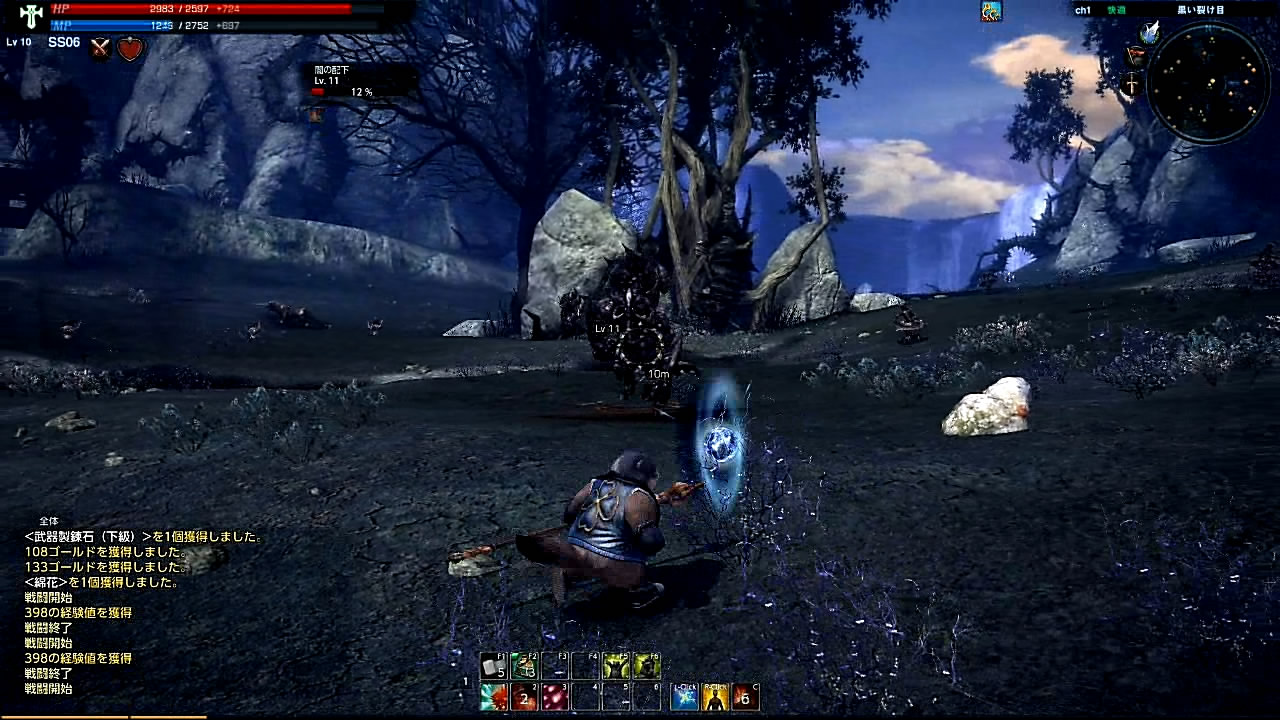Click the ch1 channel selector

point(1083,10)
